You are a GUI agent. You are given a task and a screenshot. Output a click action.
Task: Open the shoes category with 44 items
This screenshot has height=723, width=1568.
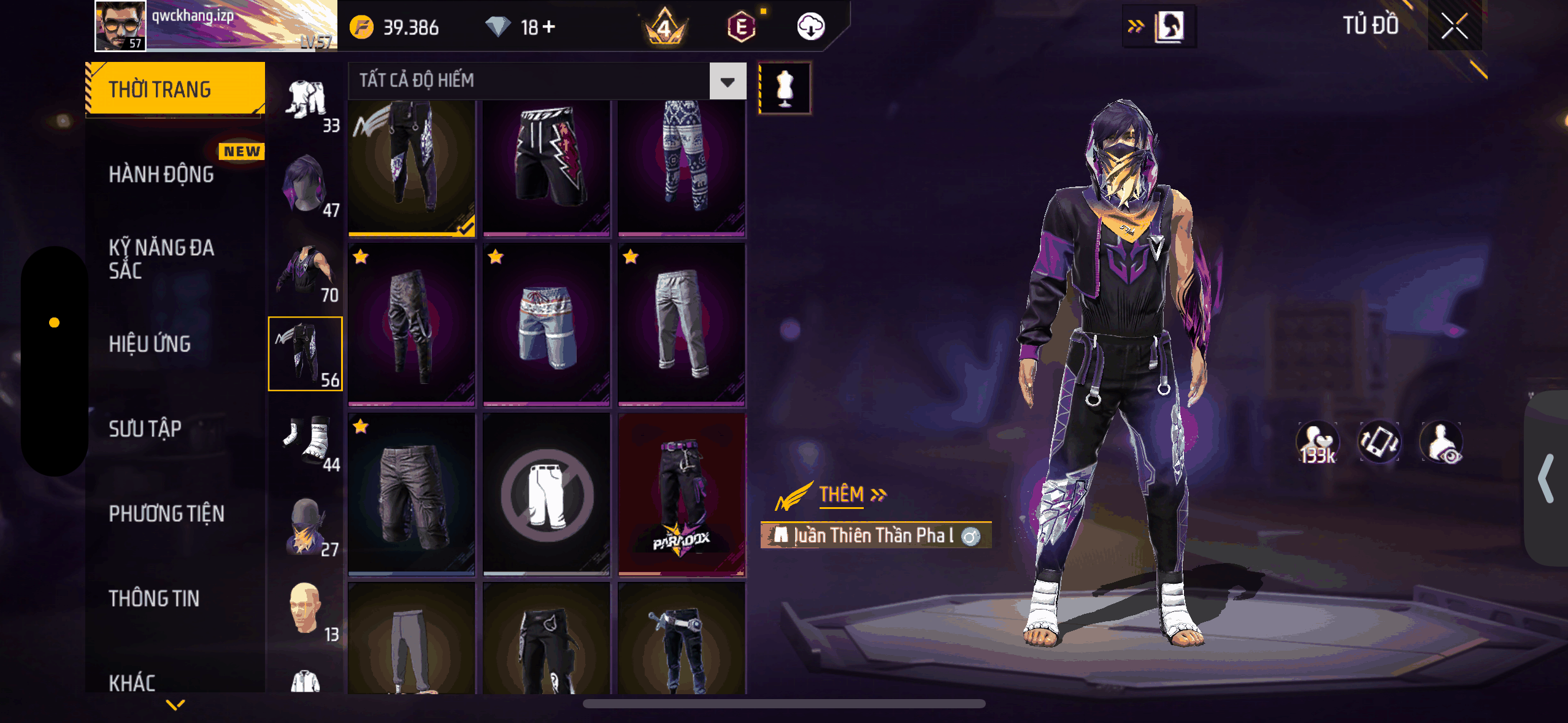point(307,439)
